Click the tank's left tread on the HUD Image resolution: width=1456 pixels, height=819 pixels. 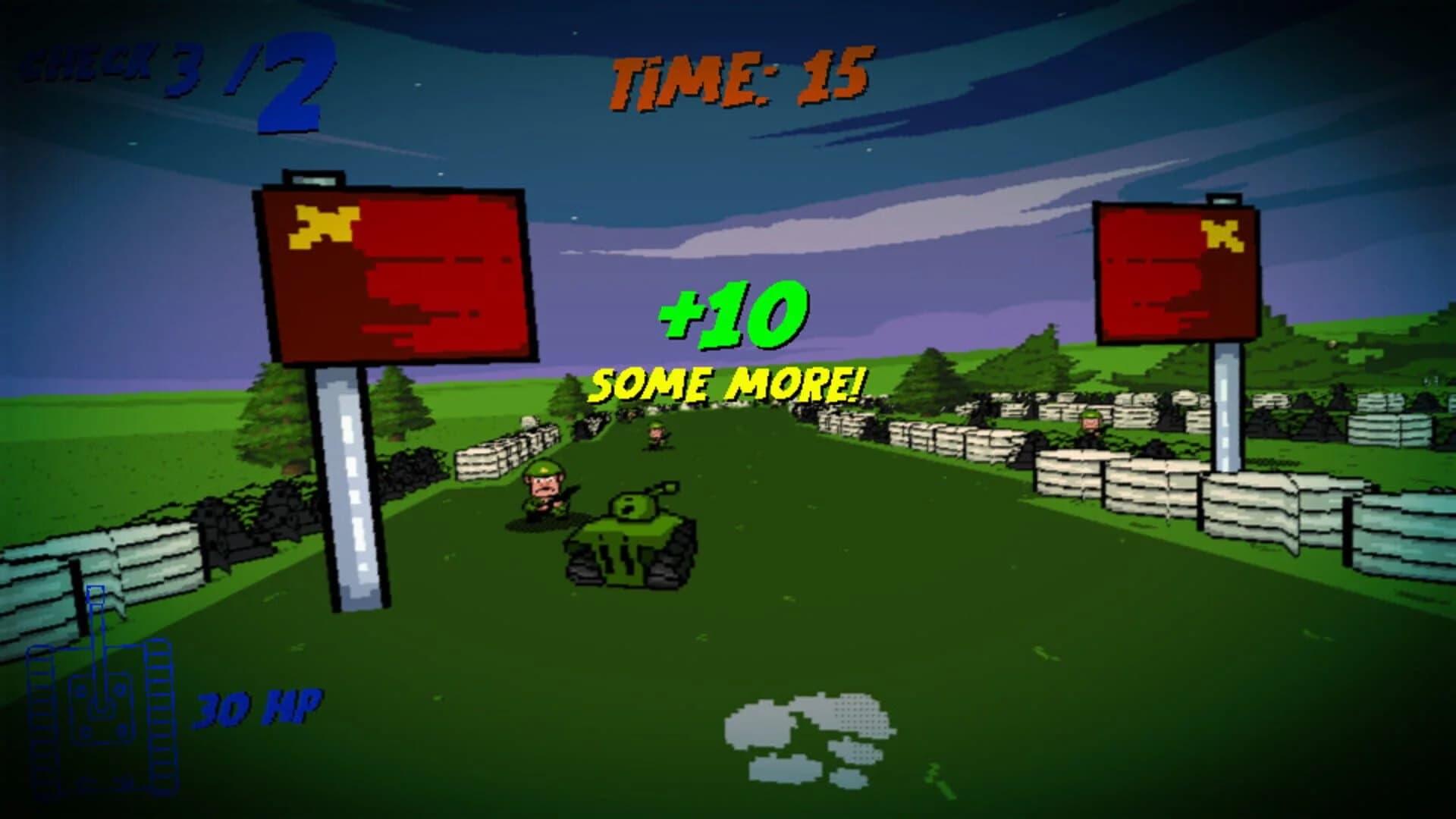(42, 720)
